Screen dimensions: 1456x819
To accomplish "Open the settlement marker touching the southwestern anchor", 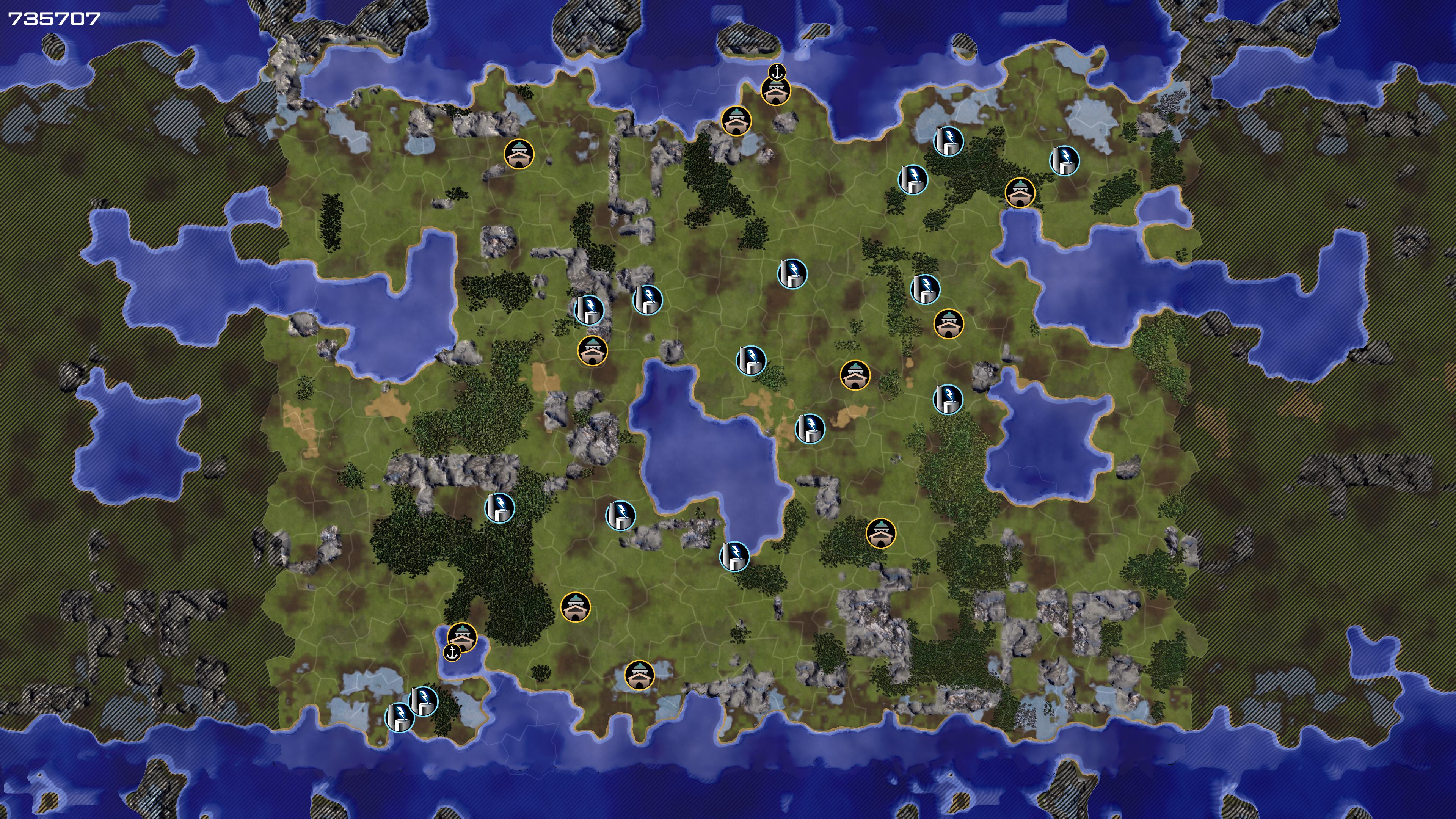I will tap(462, 637).
